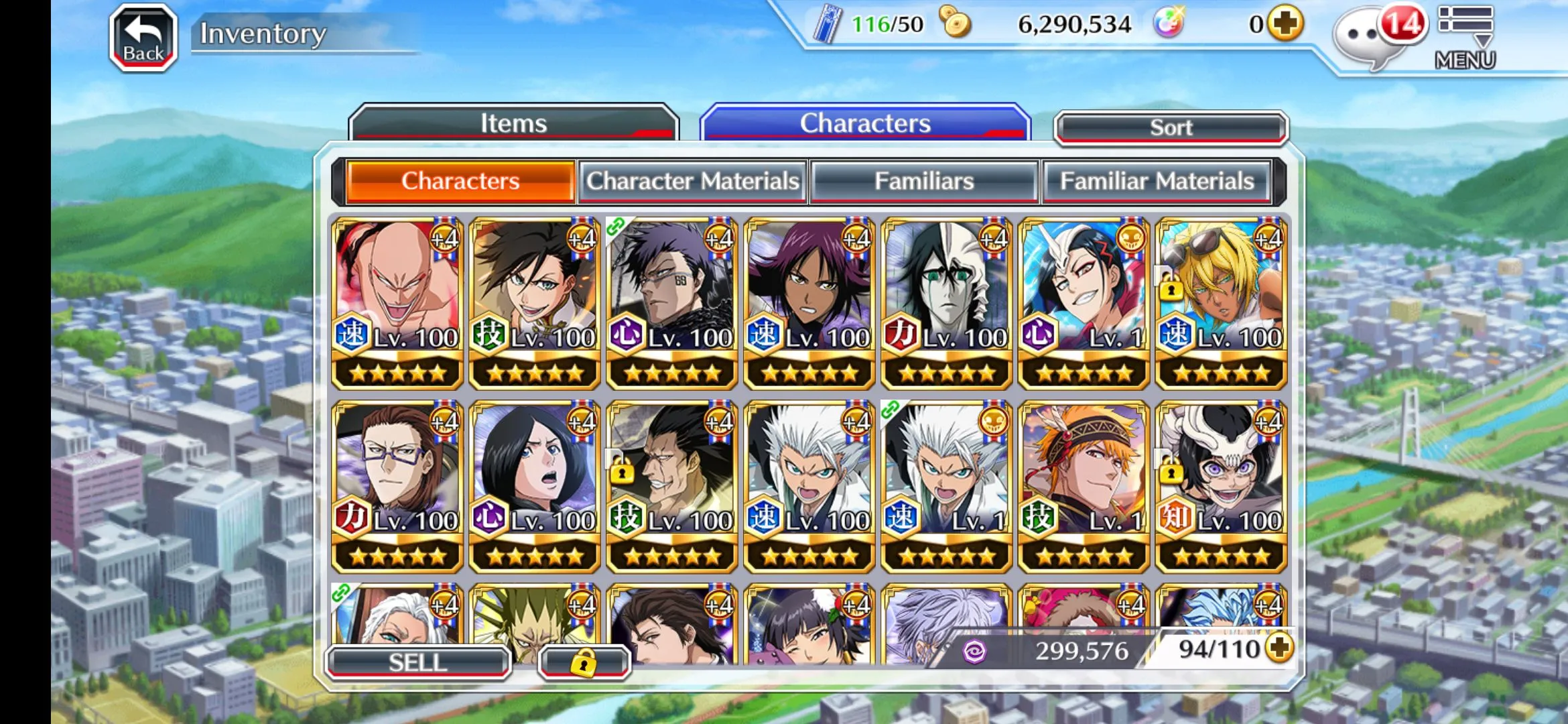Pick the pale half-masked green-eyed character card

pos(946,303)
